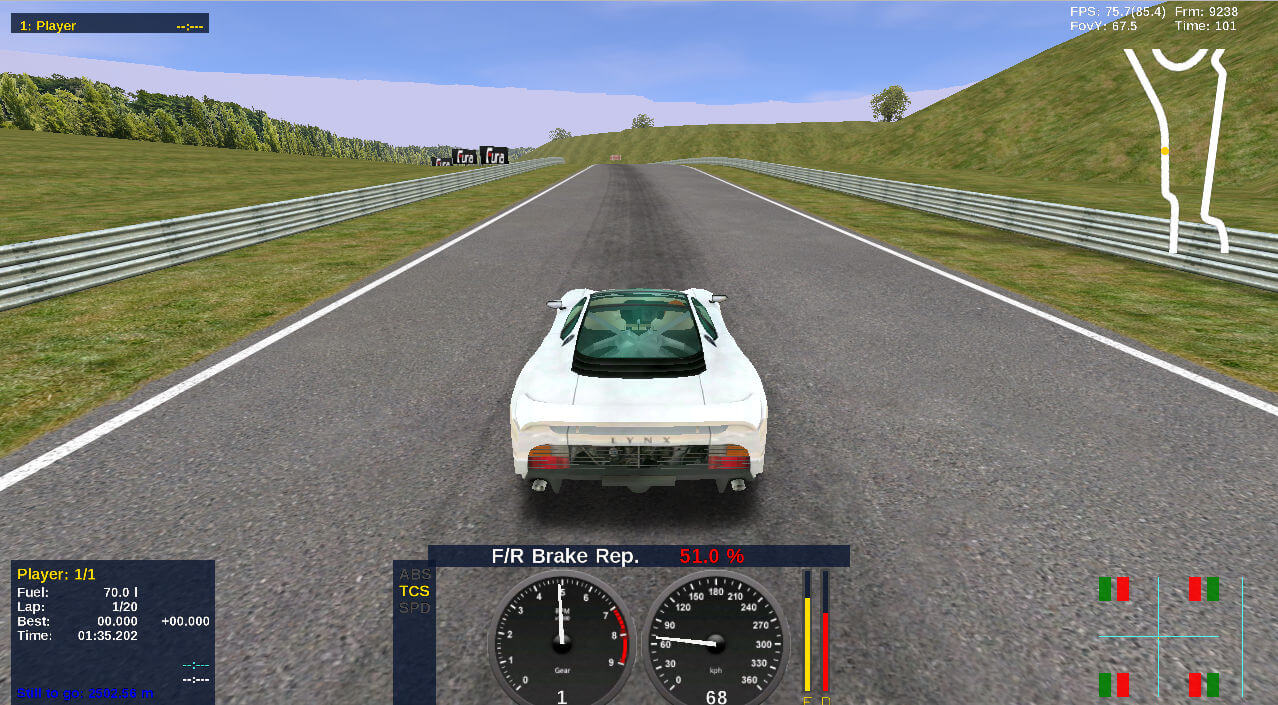
Task: Click the track minimap
Action: point(1178,150)
